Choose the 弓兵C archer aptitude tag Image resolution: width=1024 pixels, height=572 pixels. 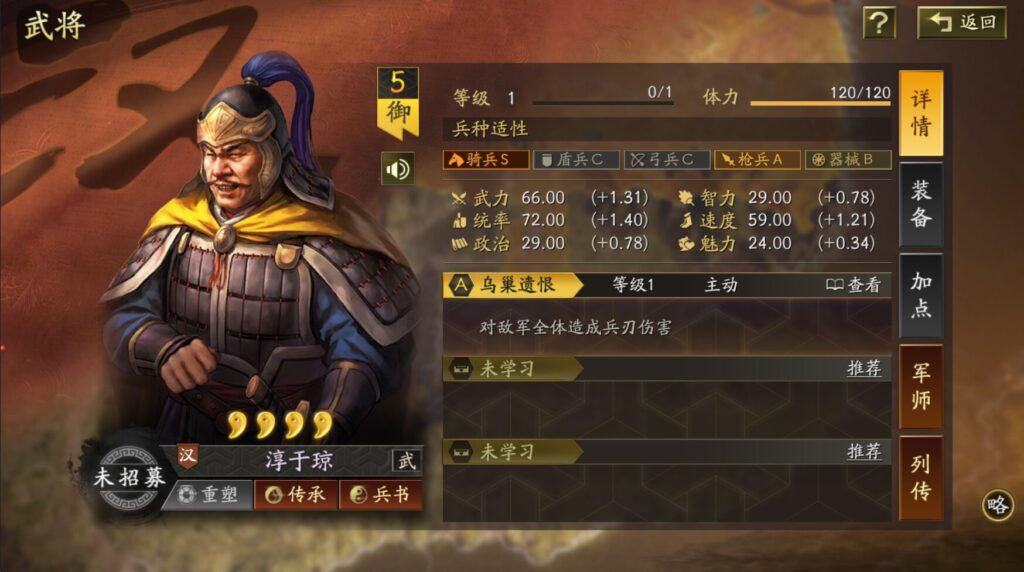coord(666,160)
